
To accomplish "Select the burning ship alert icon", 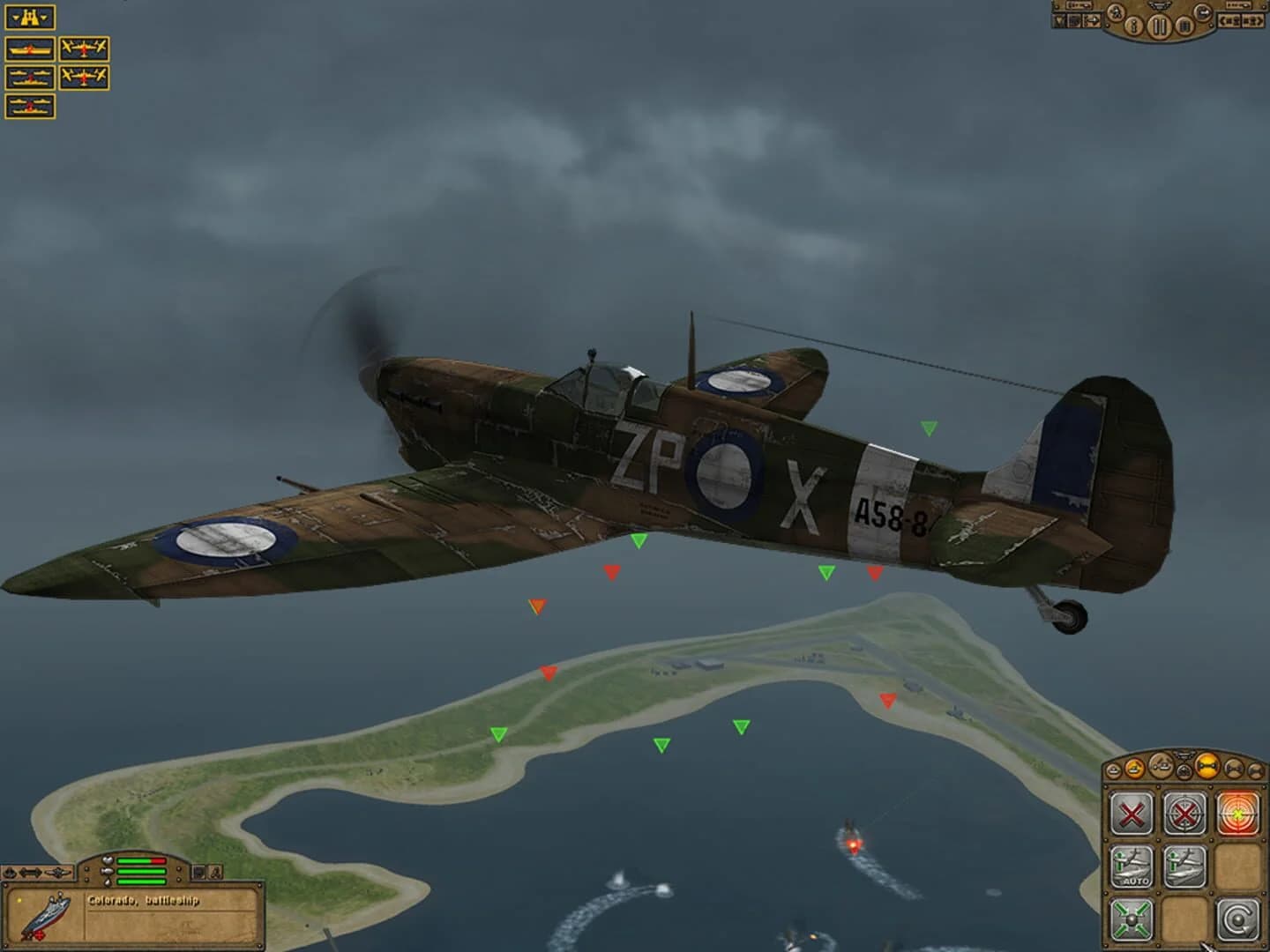I will (x=30, y=49).
